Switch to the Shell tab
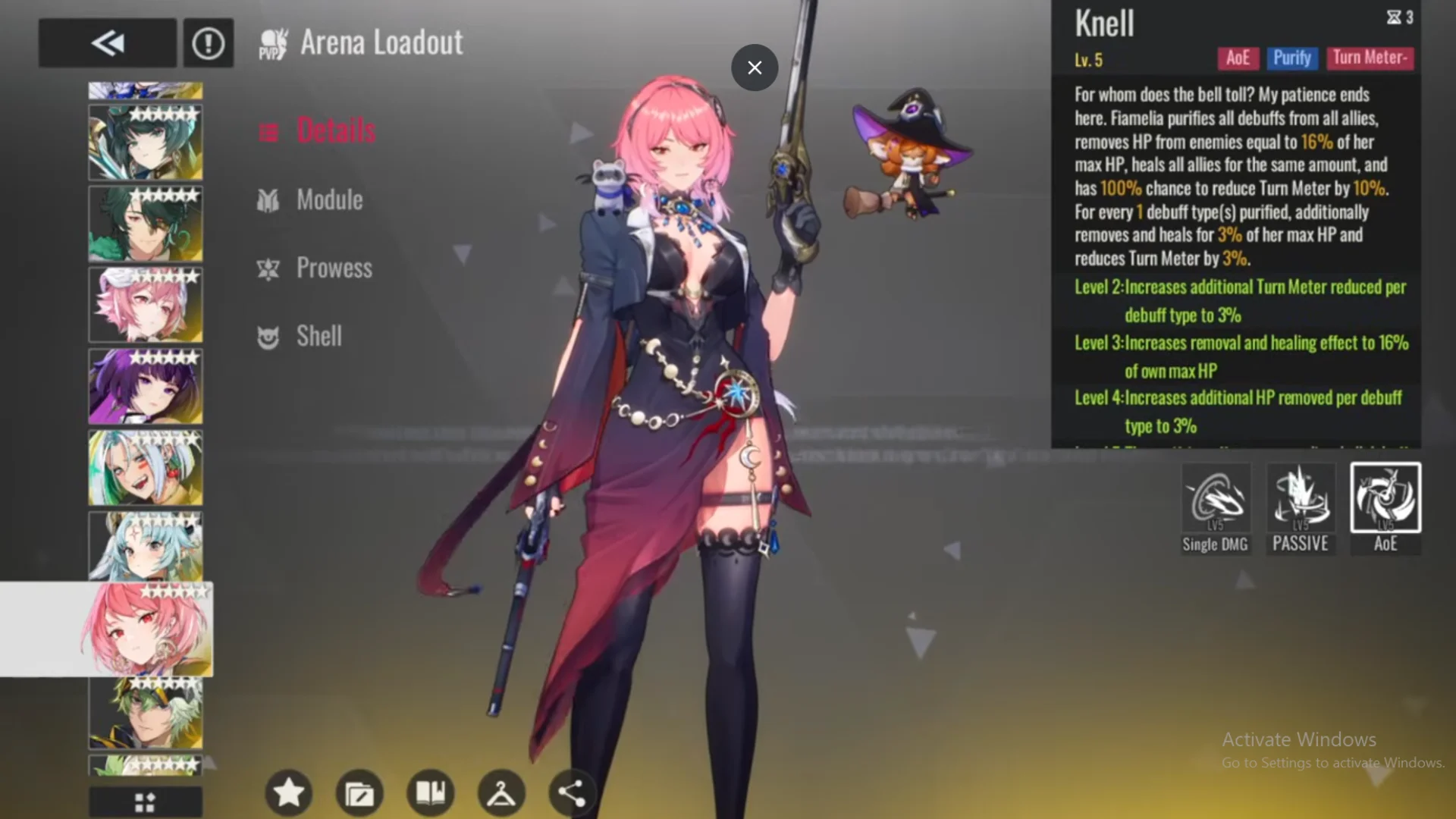This screenshot has width=1456, height=819. pos(318,336)
